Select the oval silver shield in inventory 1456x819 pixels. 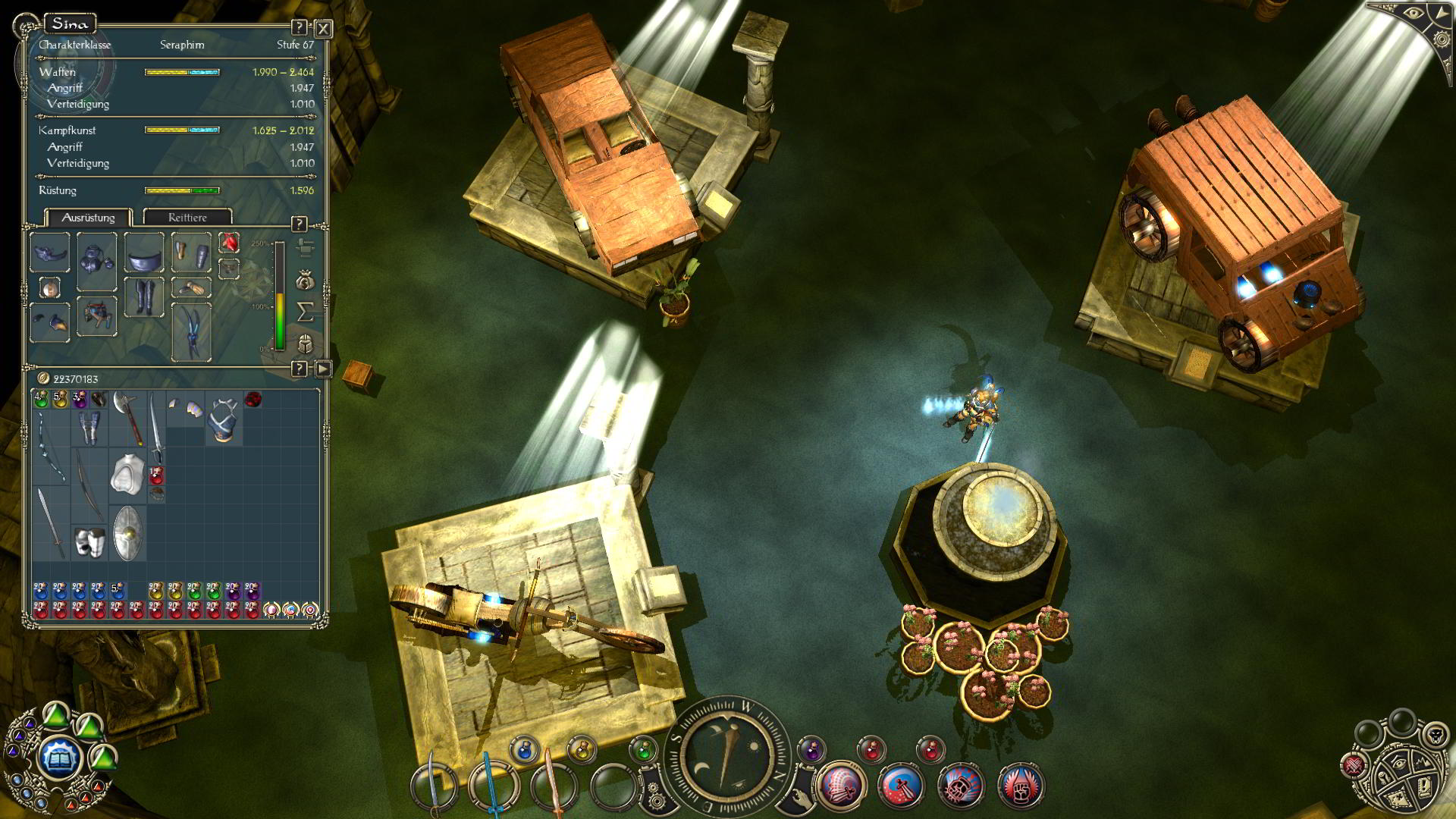pyautogui.click(x=128, y=533)
